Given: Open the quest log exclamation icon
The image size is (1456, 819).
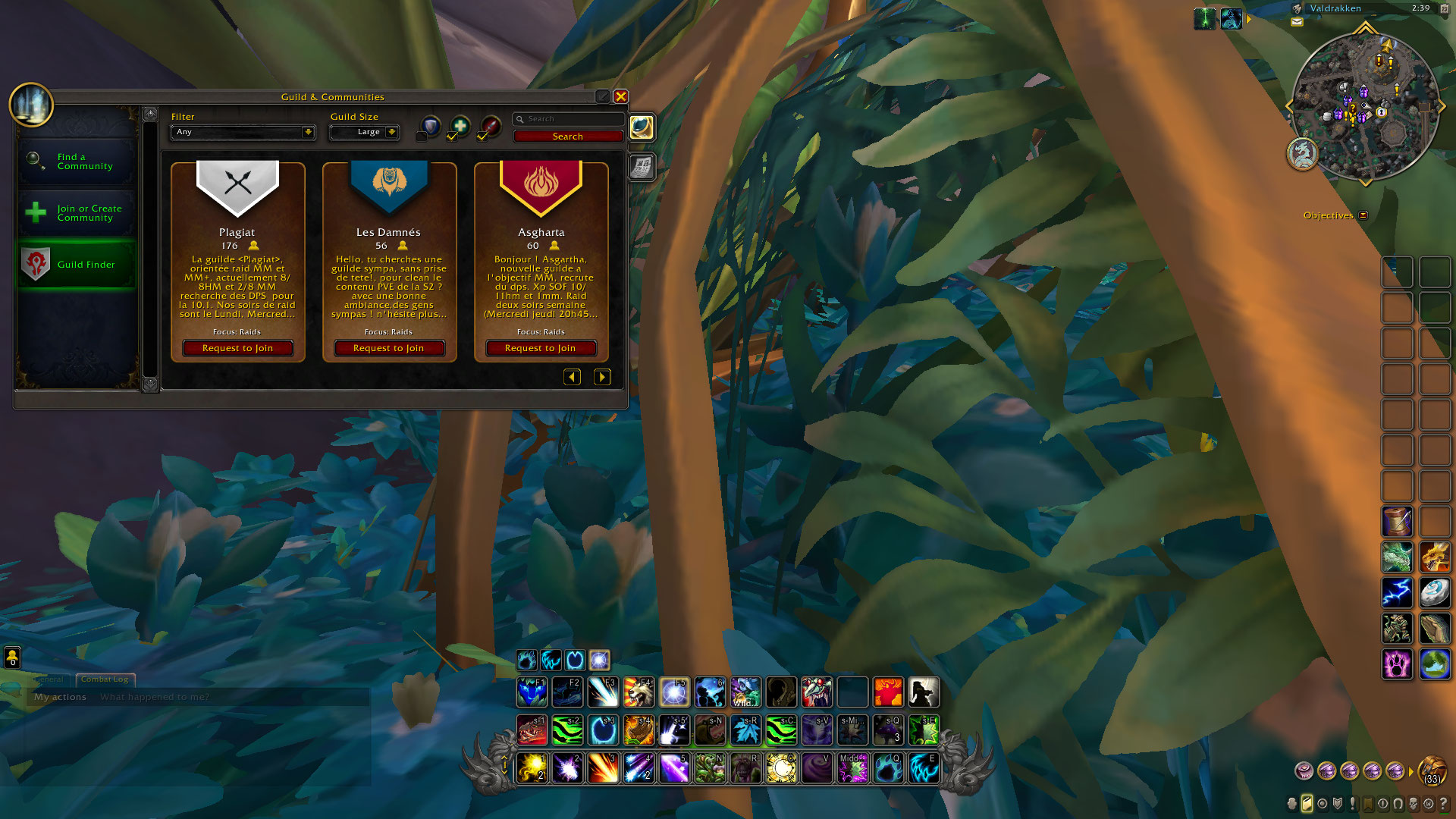Looking at the screenshot, I should pos(1353,802).
